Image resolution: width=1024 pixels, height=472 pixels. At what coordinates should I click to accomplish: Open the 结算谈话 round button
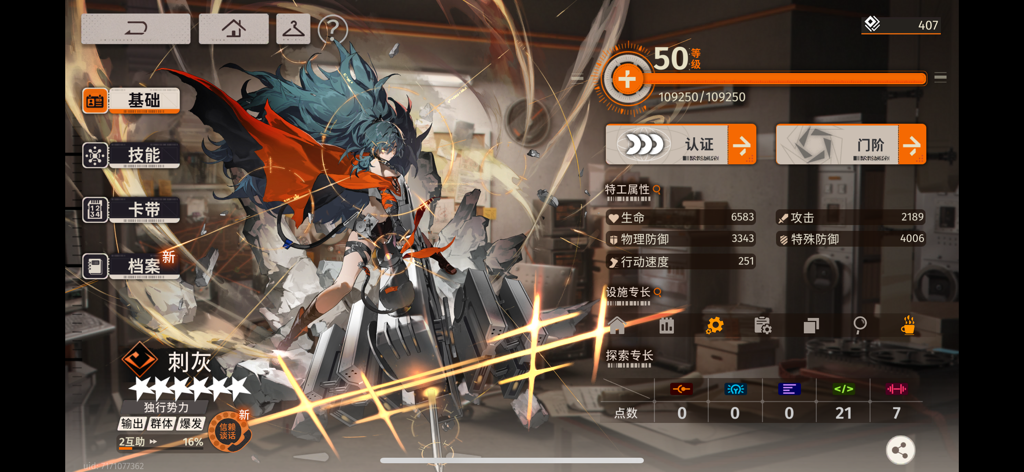pyautogui.click(x=229, y=431)
